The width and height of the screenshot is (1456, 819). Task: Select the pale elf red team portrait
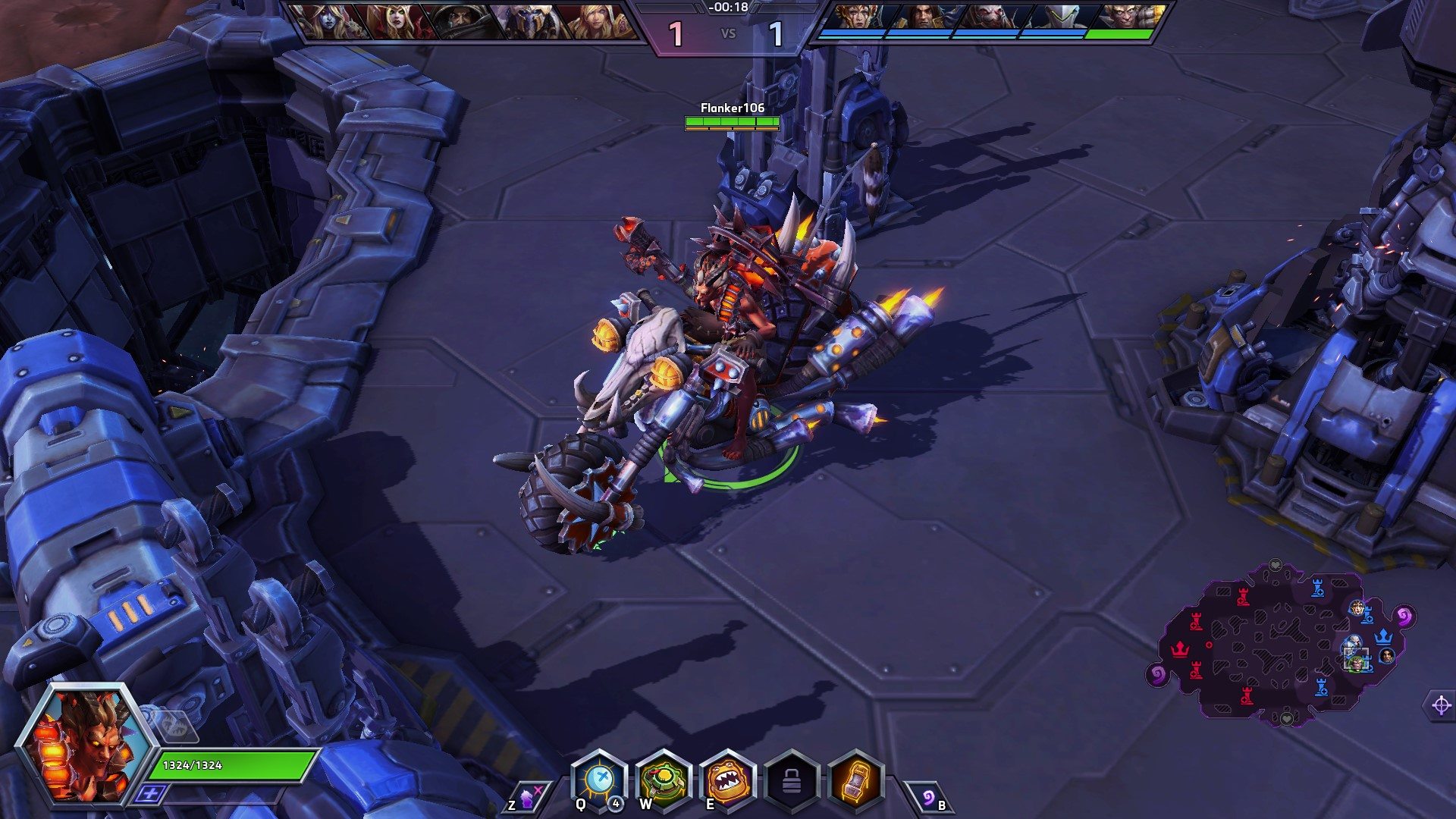pyautogui.click(x=328, y=22)
